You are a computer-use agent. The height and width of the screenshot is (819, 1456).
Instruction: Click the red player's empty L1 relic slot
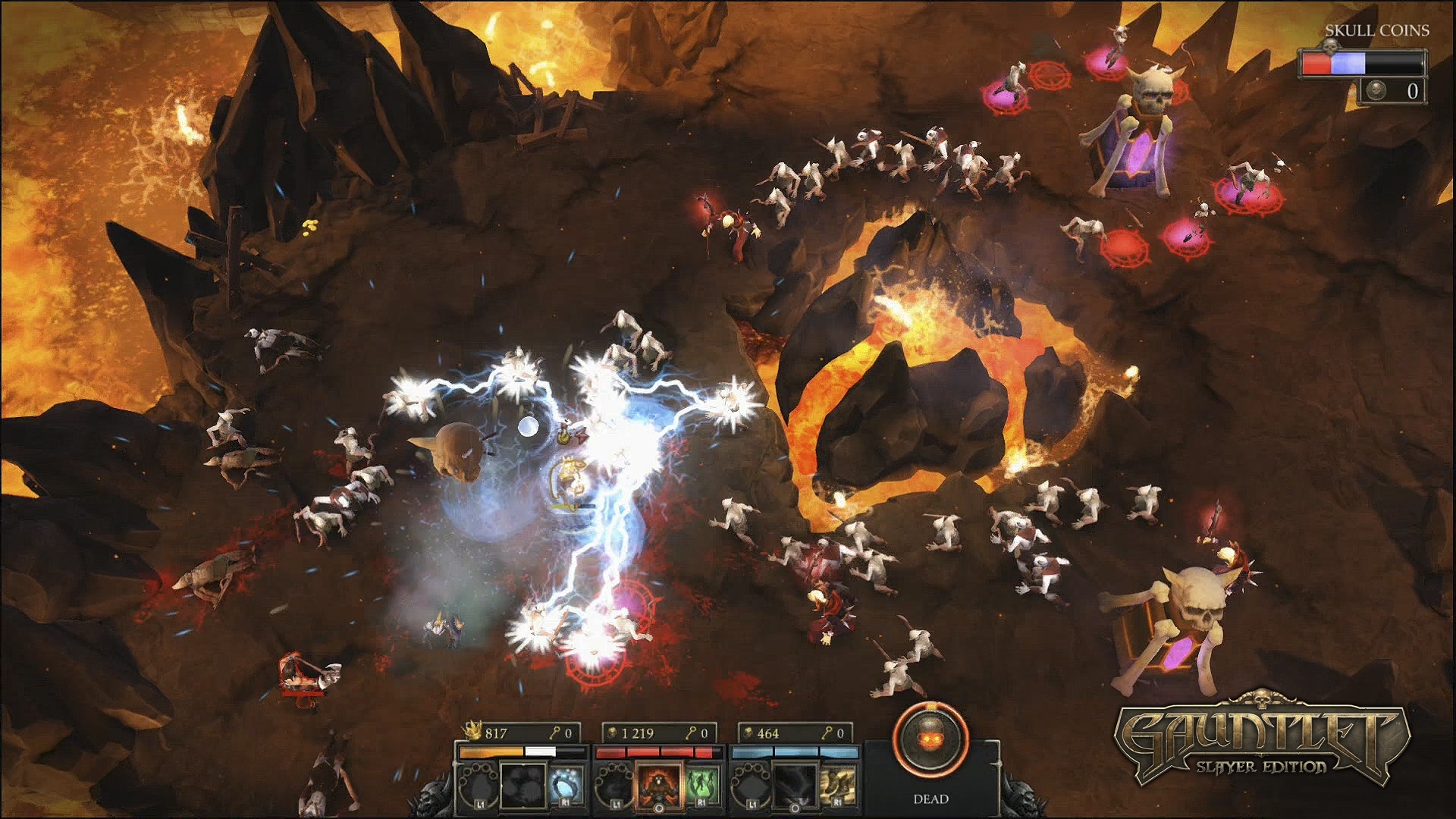[613, 785]
